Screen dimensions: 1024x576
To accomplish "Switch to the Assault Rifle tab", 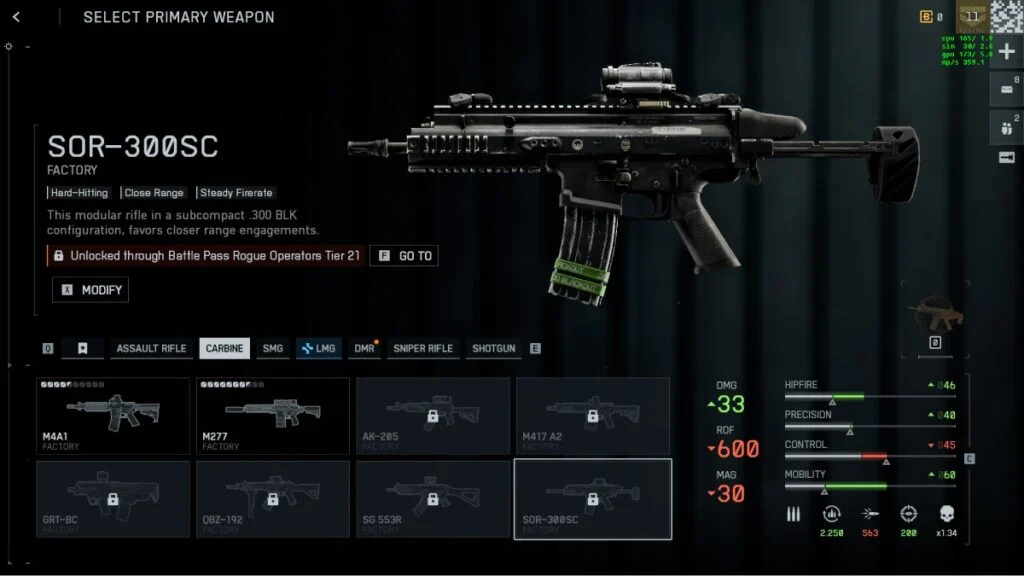I will pos(151,348).
